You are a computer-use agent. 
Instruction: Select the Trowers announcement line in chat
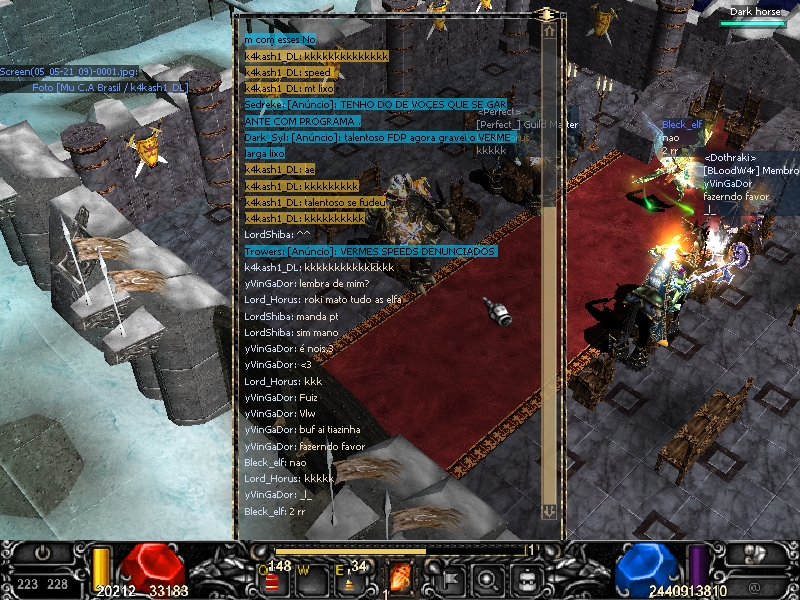pyautogui.click(x=369, y=251)
